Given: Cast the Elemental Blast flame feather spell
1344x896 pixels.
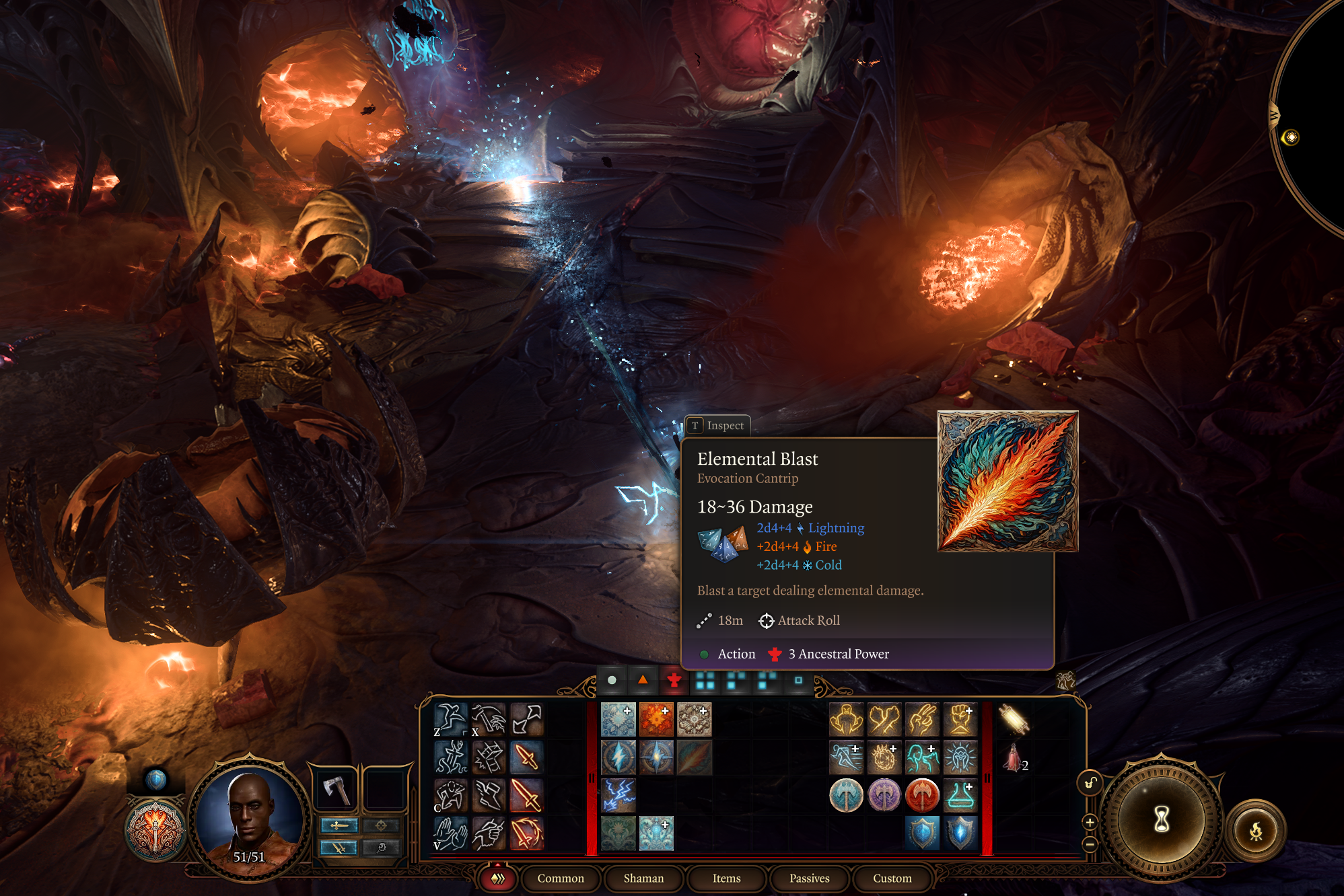Looking at the screenshot, I should click(x=694, y=757).
